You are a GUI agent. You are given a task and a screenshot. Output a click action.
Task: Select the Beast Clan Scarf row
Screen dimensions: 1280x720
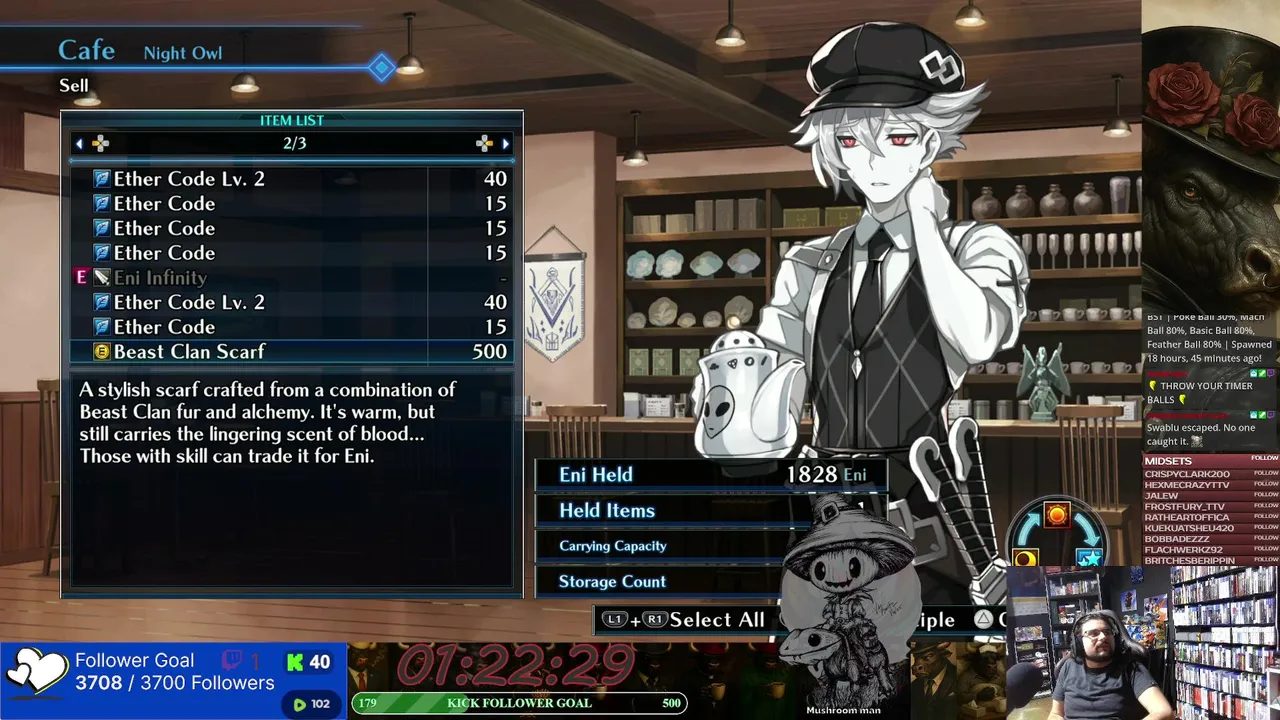click(290, 351)
